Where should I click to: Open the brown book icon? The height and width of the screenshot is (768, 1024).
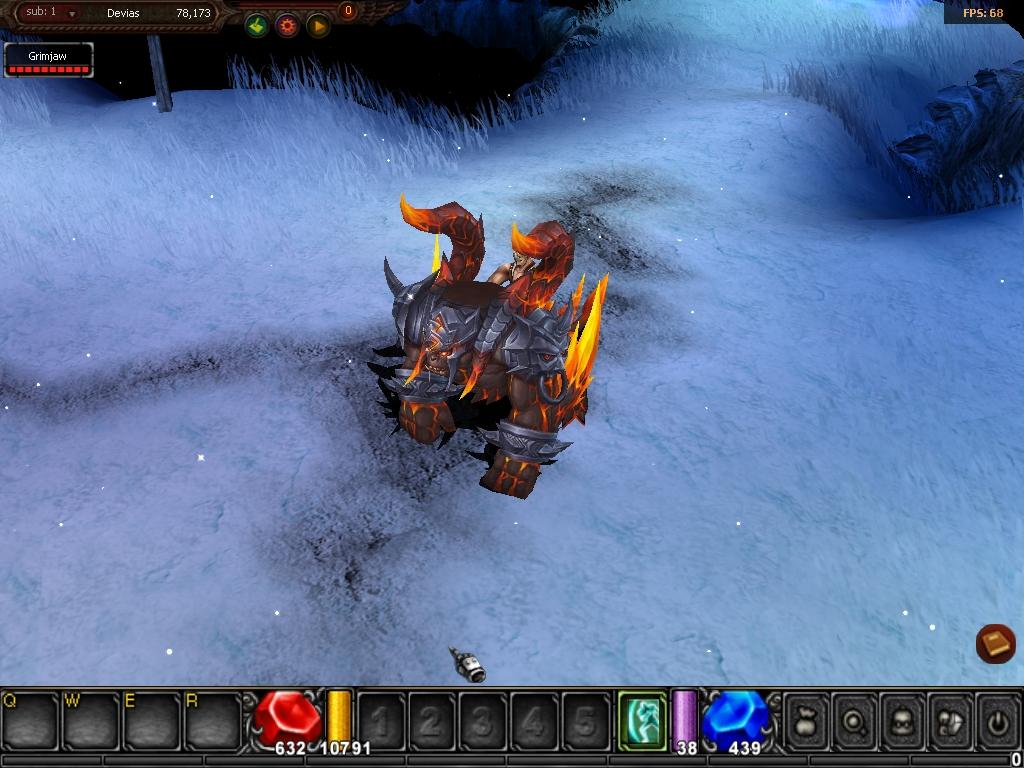996,644
